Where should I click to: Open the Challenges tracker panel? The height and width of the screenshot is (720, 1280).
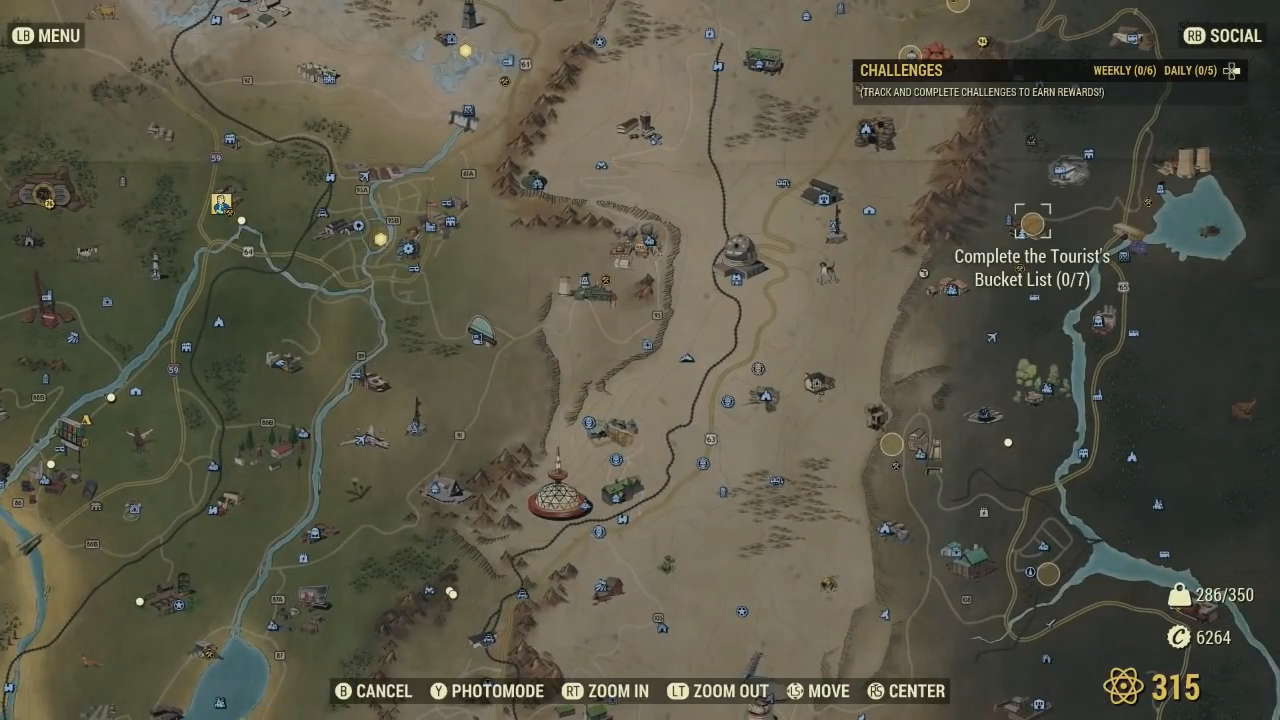pyautogui.click(x=902, y=70)
